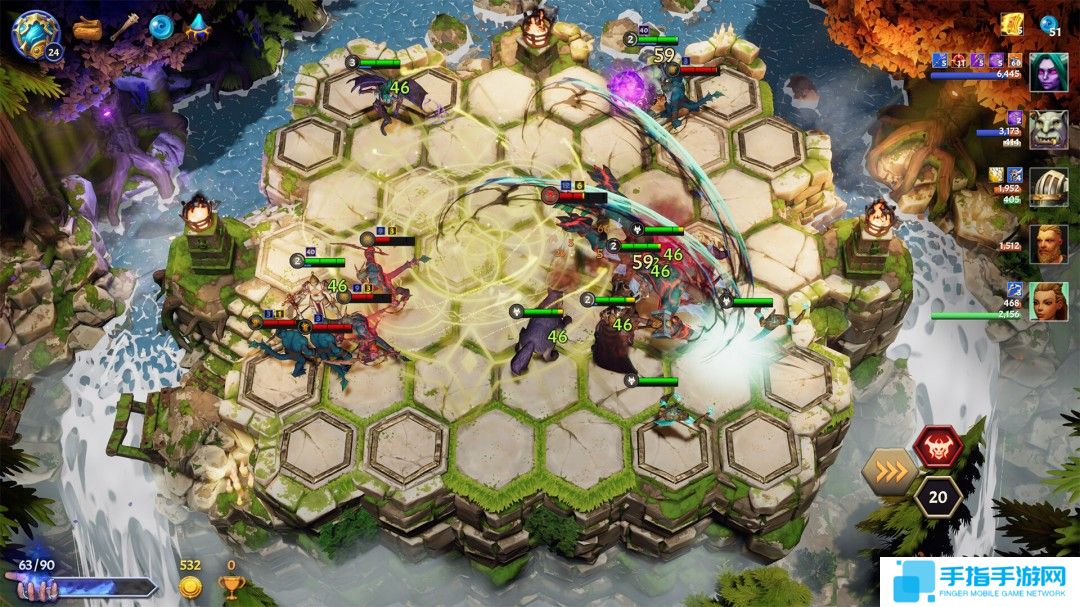The height and width of the screenshot is (607, 1080).
Task: Activate the triple-arrow fast-forward button
Action: point(890,471)
